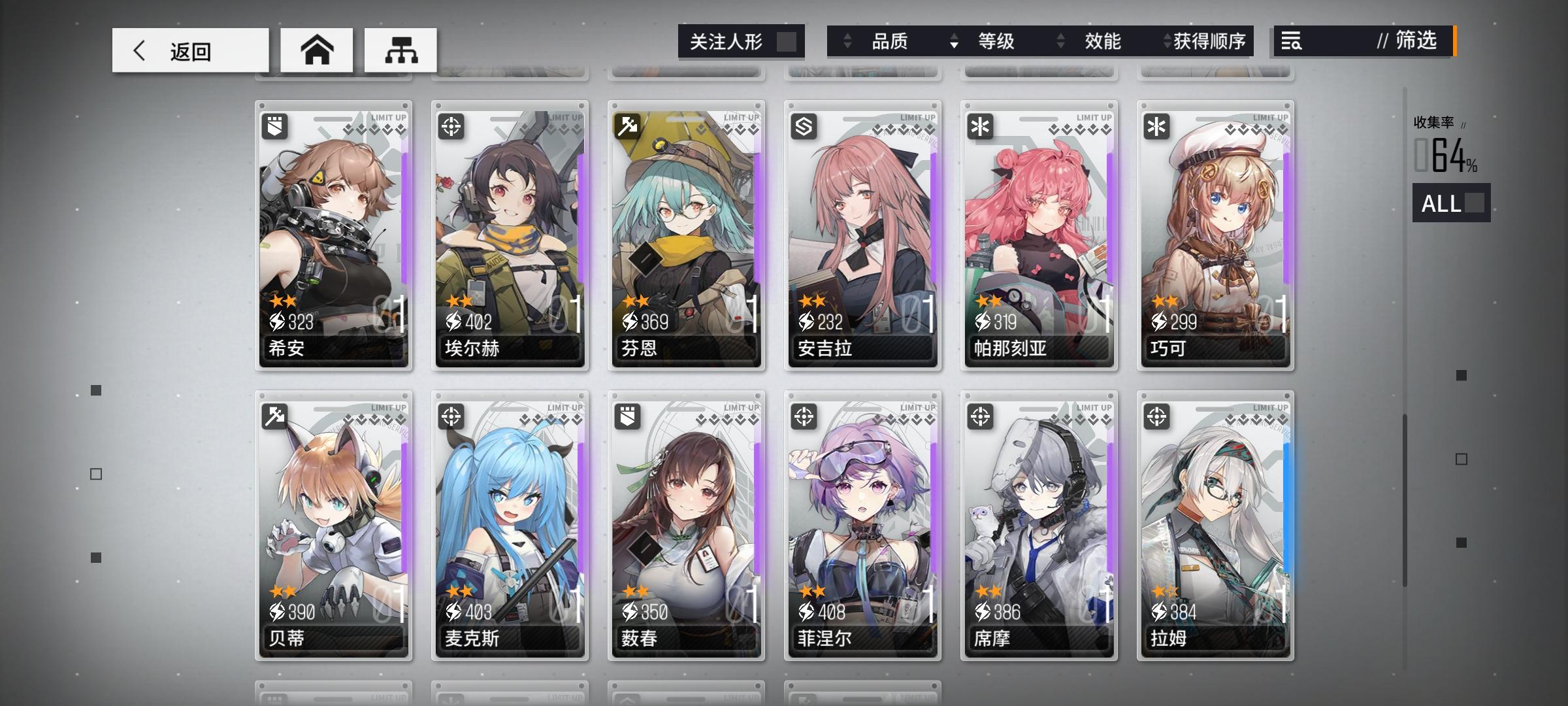1568x706 pixels.
Task: Open 拉姆's character card
Action: tap(1215, 523)
